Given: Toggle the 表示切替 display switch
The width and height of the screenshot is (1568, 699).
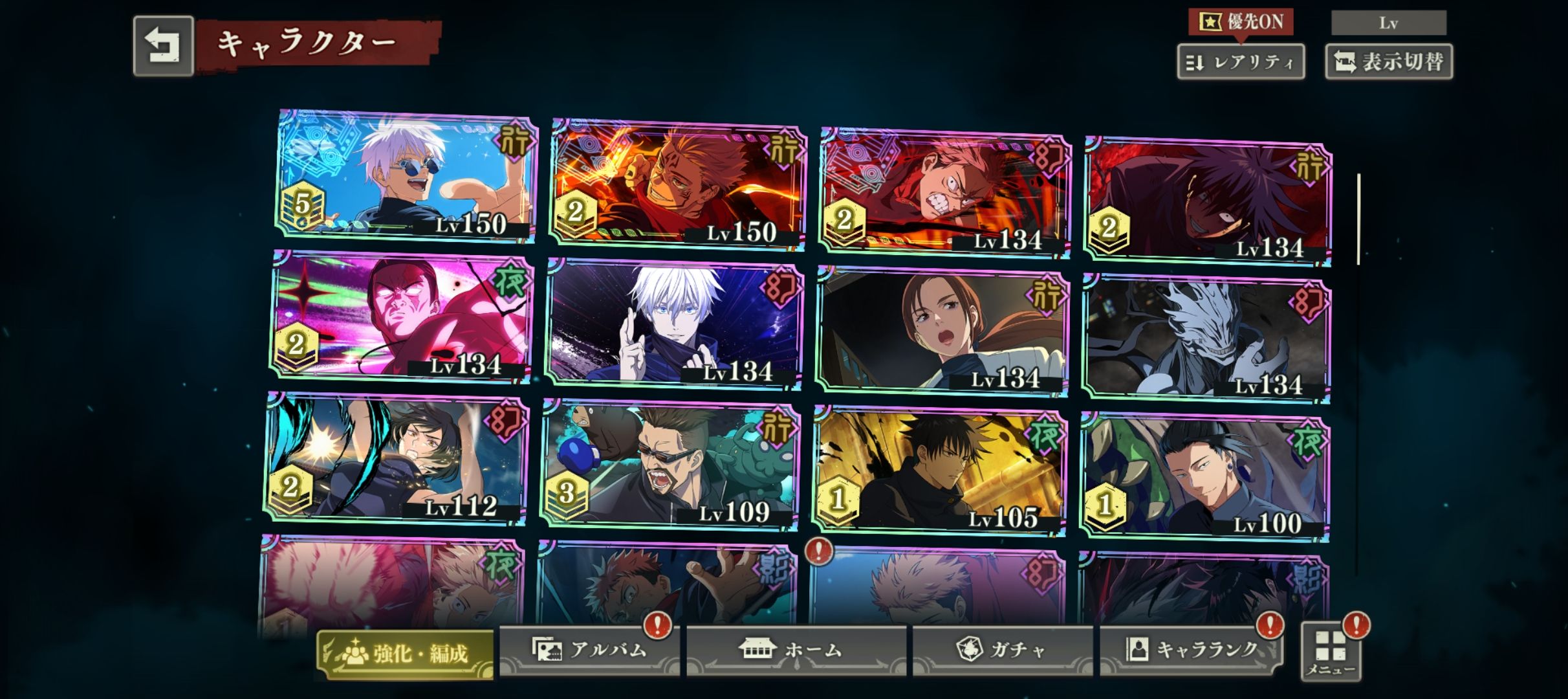Looking at the screenshot, I should click(x=1388, y=62).
